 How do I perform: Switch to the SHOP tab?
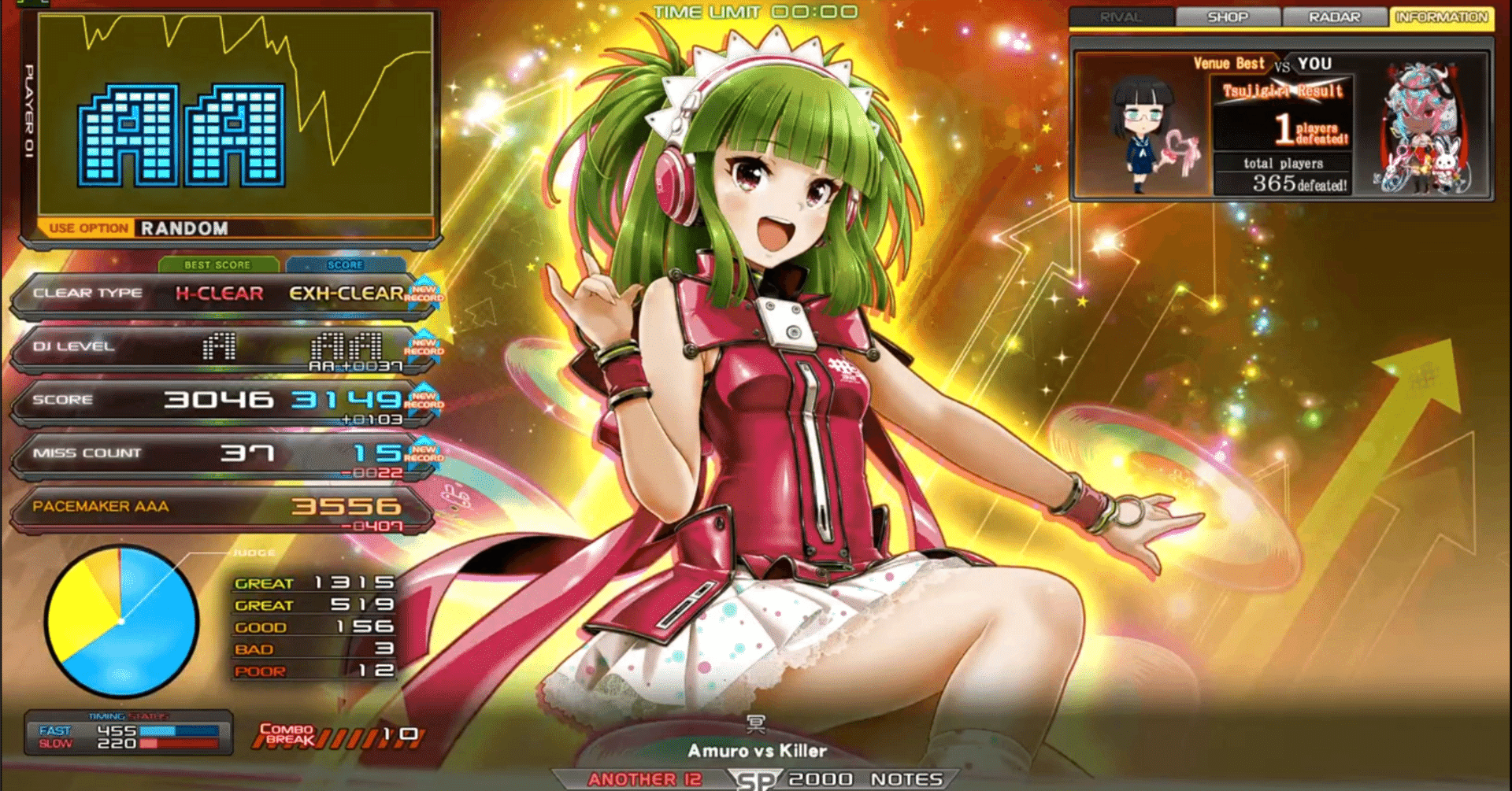(x=1228, y=16)
